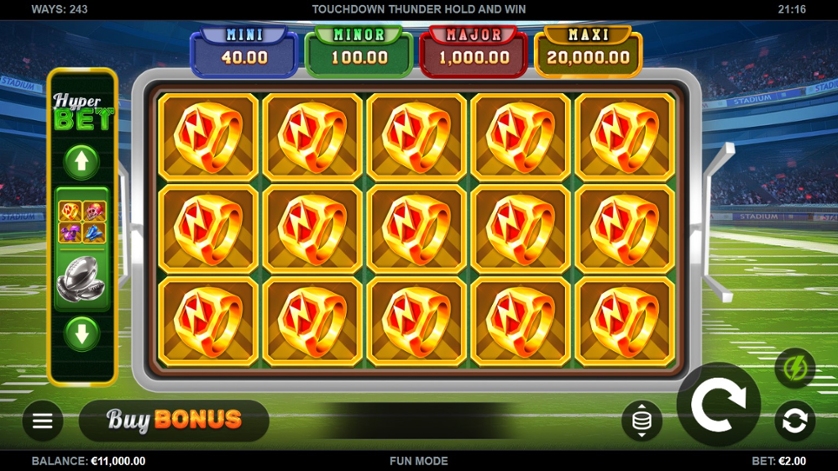
Task: Open the Buy Bonus menu
Action: (174, 420)
